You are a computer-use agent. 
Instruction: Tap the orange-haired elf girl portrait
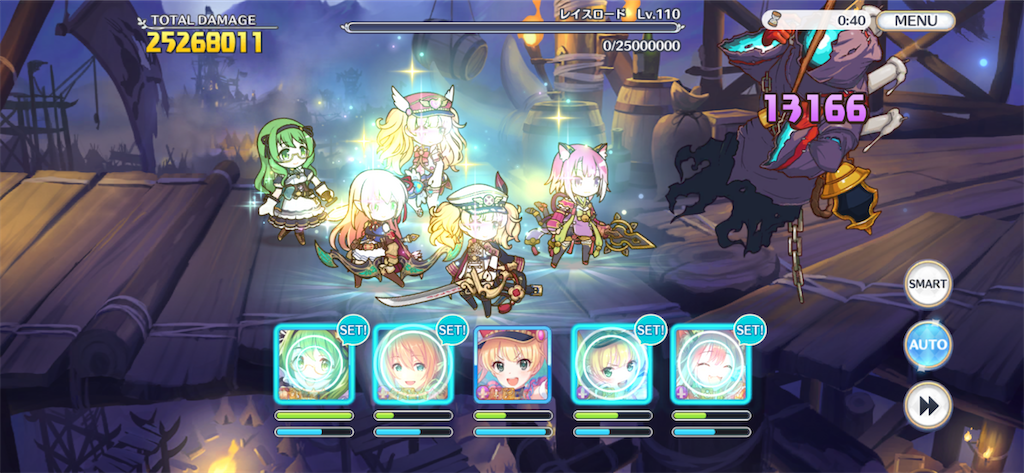pos(412,364)
